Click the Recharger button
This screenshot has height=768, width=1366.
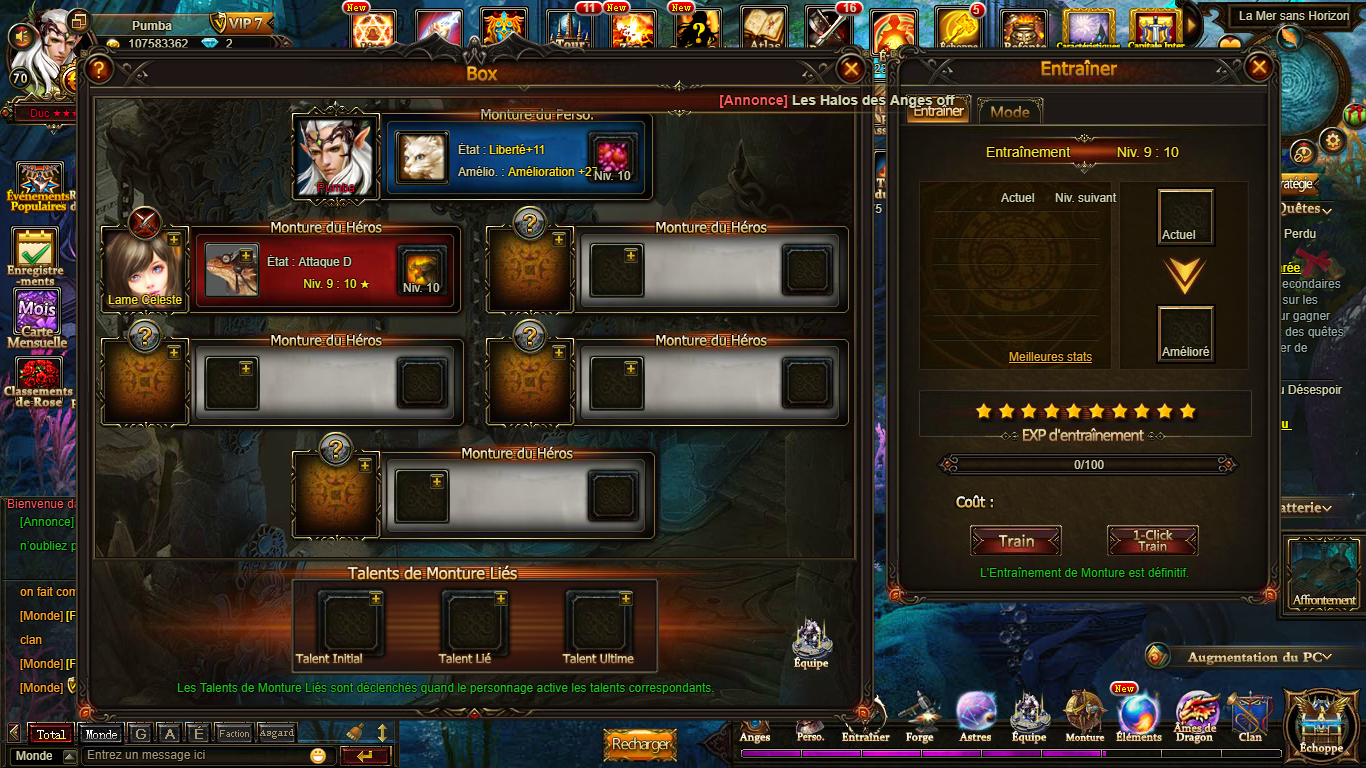click(640, 745)
